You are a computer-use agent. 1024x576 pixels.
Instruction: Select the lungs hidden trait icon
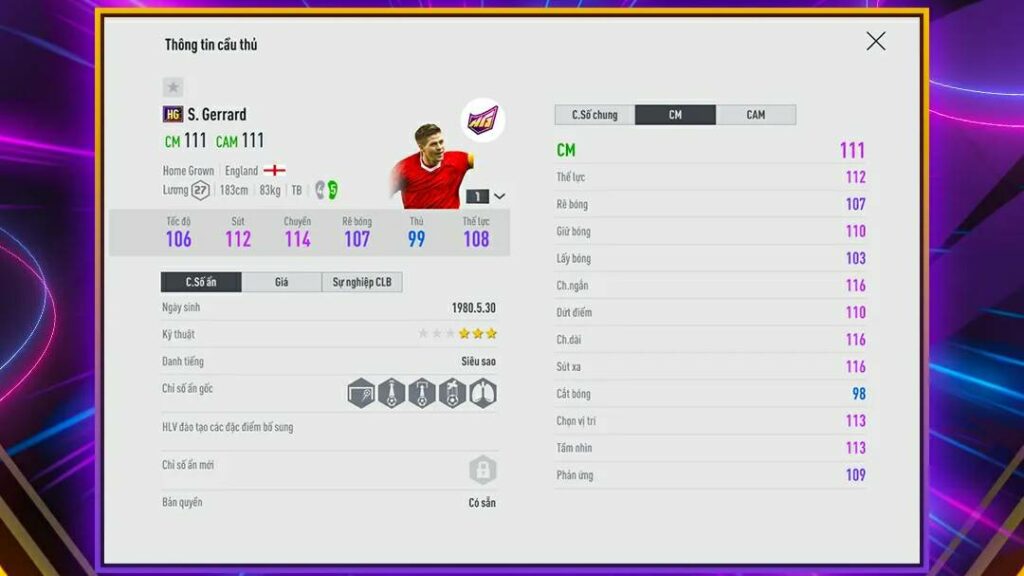coord(483,393)
